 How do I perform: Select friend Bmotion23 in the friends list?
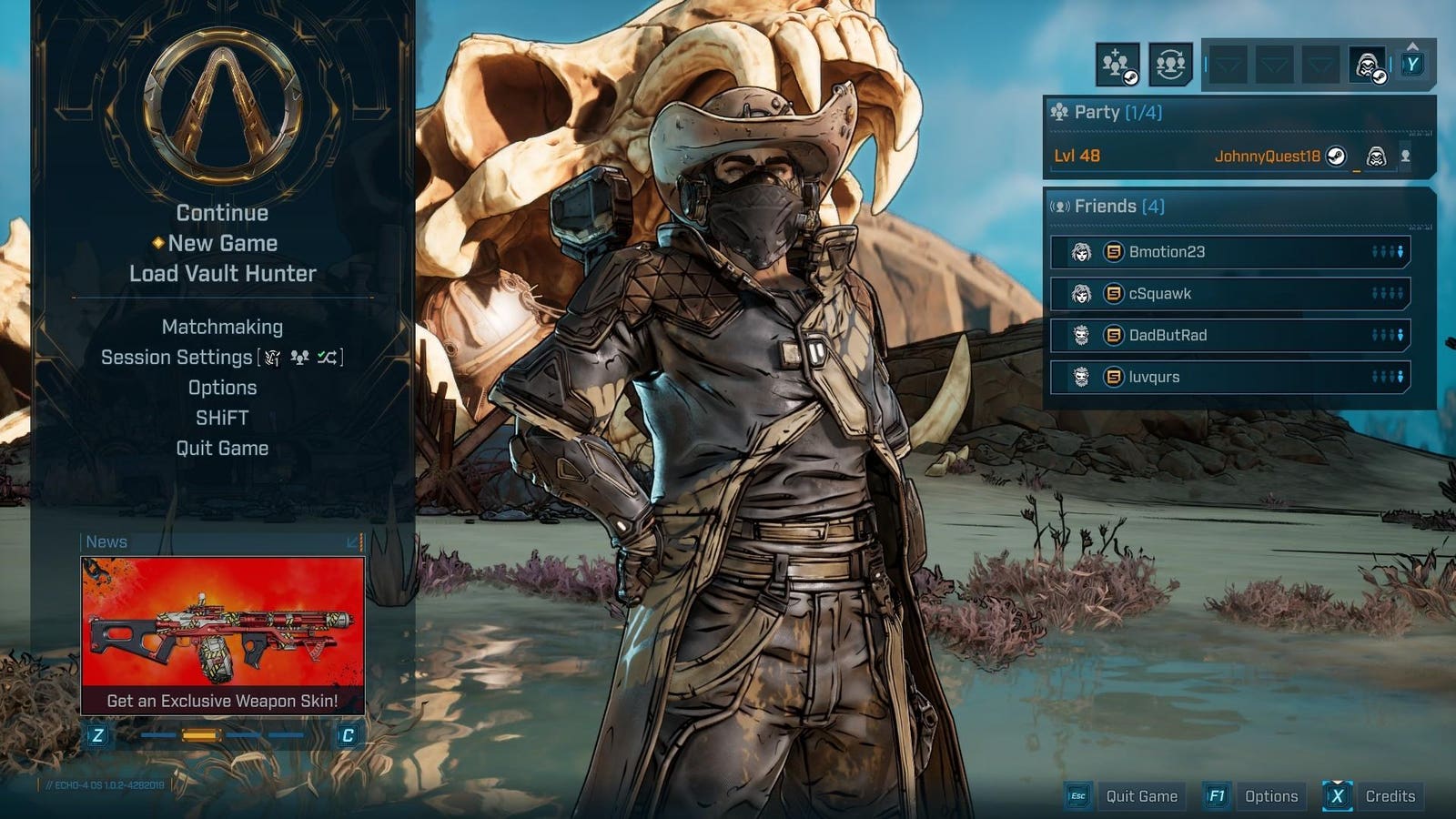pos(1230,252)
